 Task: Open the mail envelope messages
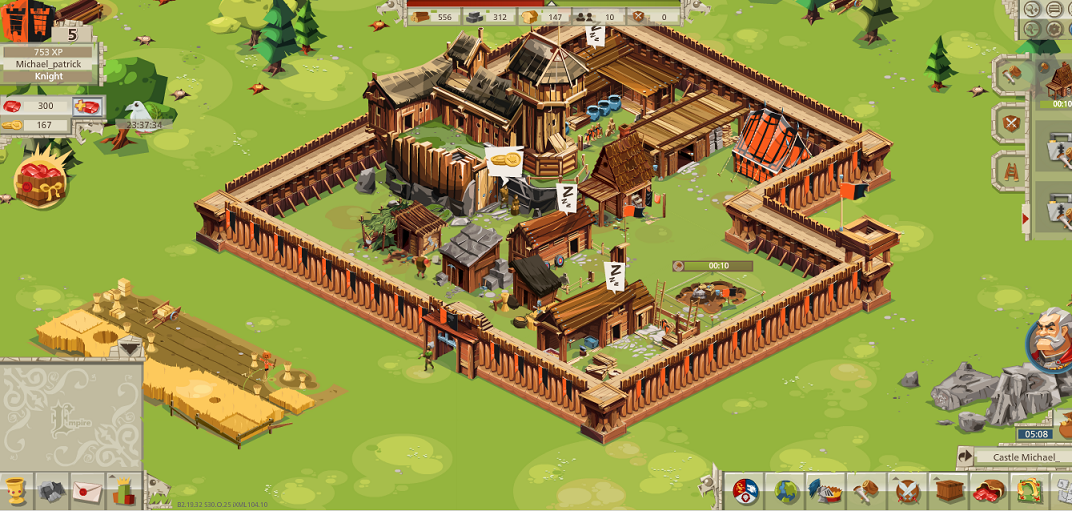(87, 491)
